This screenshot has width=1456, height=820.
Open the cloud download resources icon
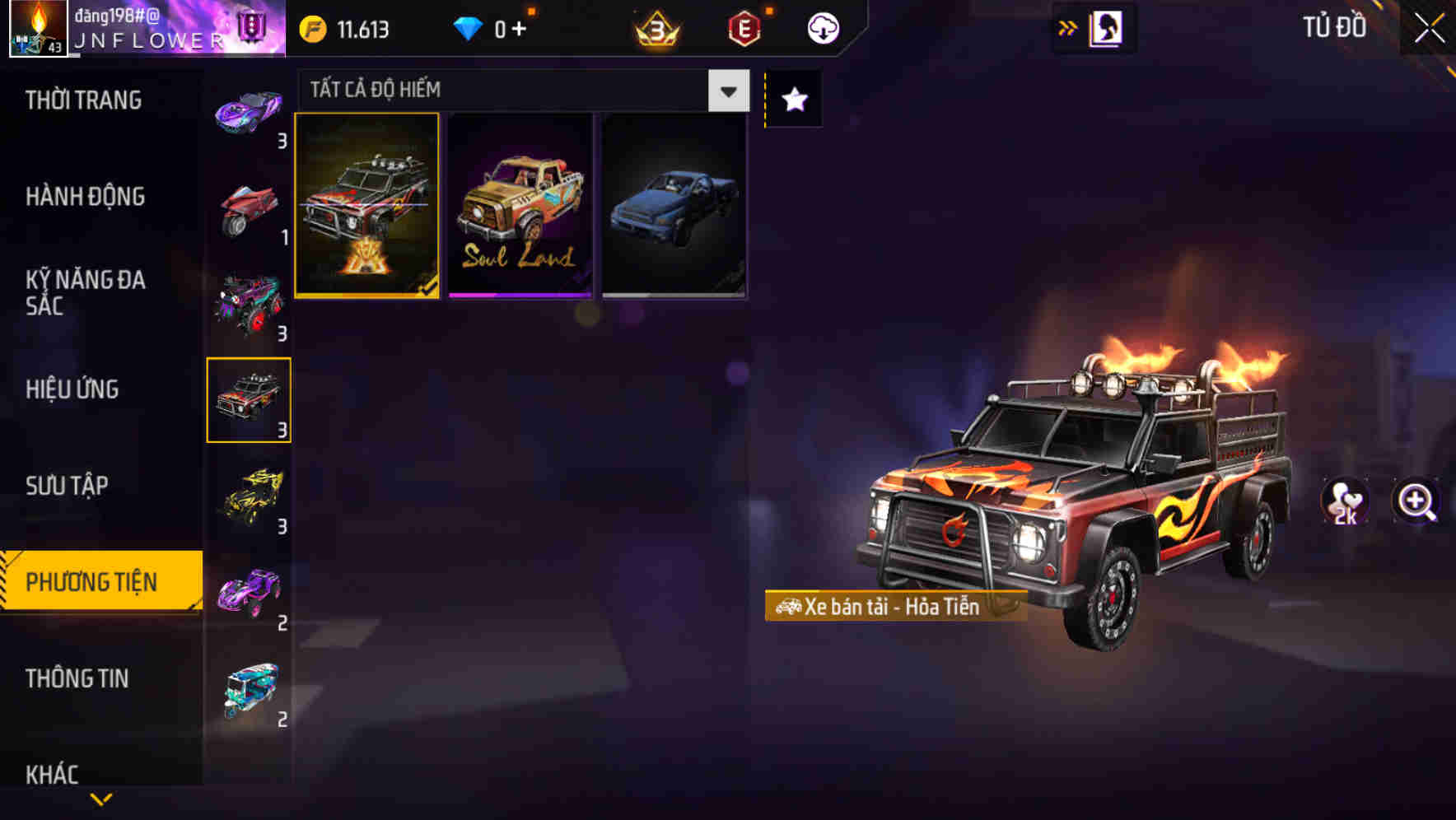(821, 29)
